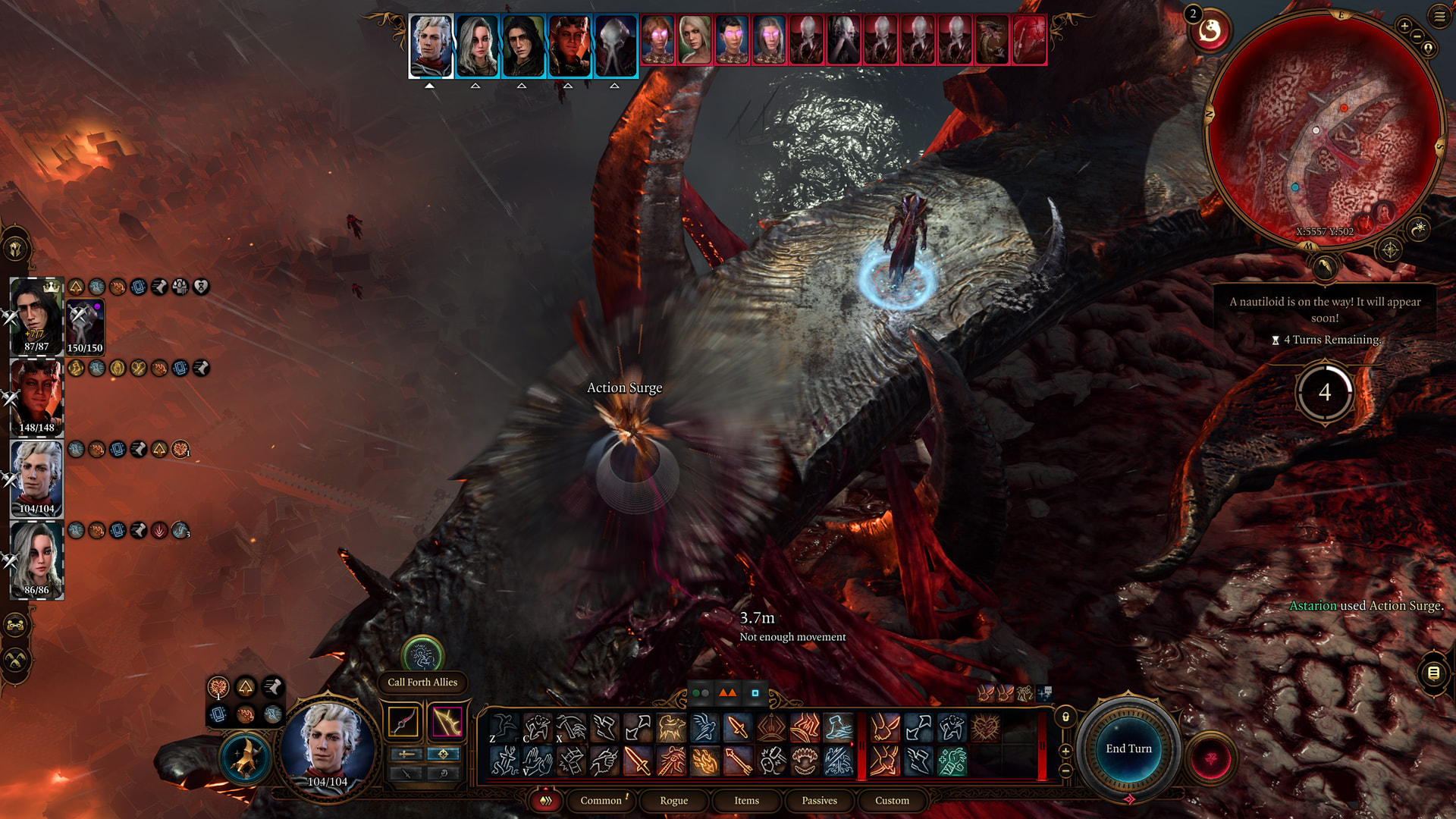The width and height of the screenshot is (1456, 819).
Task: Zoom out on the minimap
Action: (x=1417, y=36)
